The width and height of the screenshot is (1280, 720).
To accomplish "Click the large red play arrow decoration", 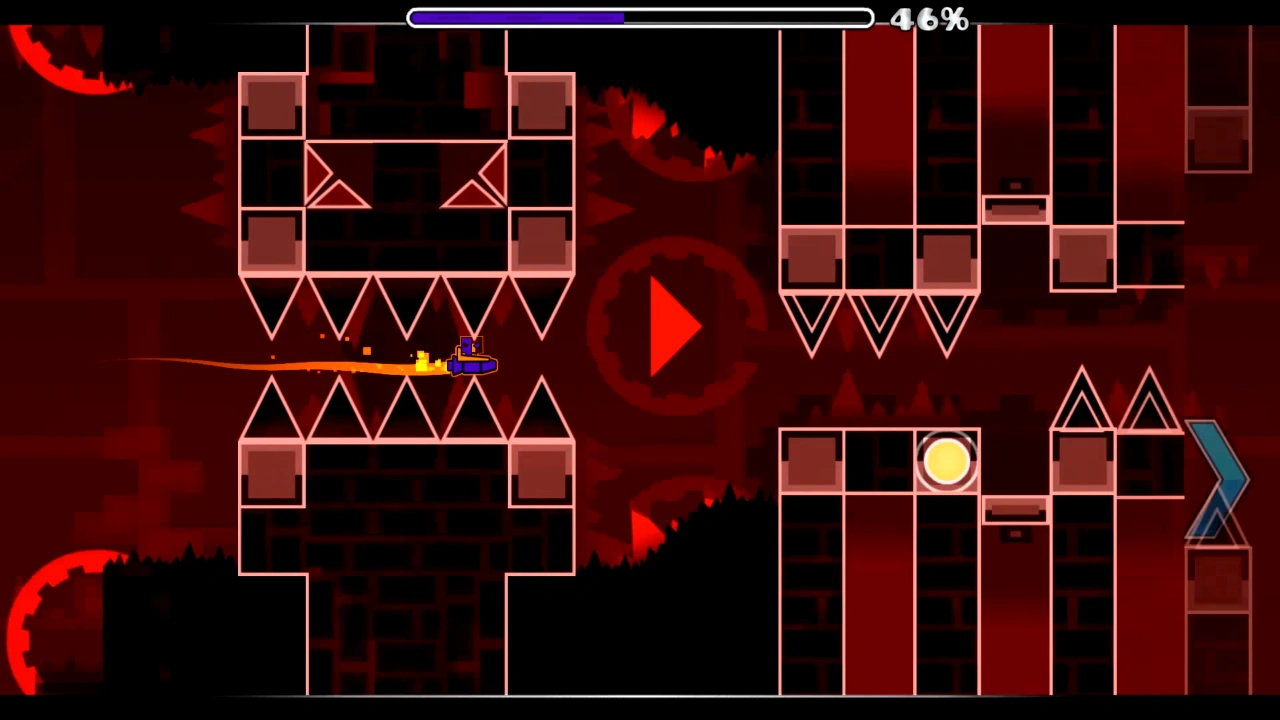I will pyautogui.click(x=672, y=325).
